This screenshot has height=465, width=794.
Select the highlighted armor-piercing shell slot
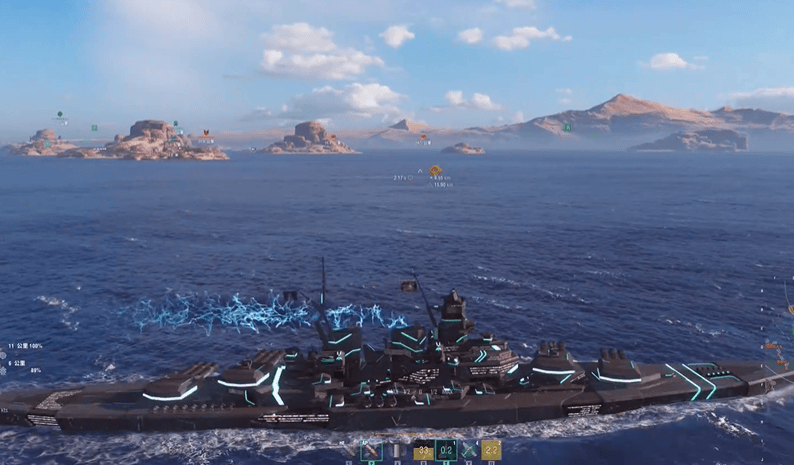click(x=370, y=451)
